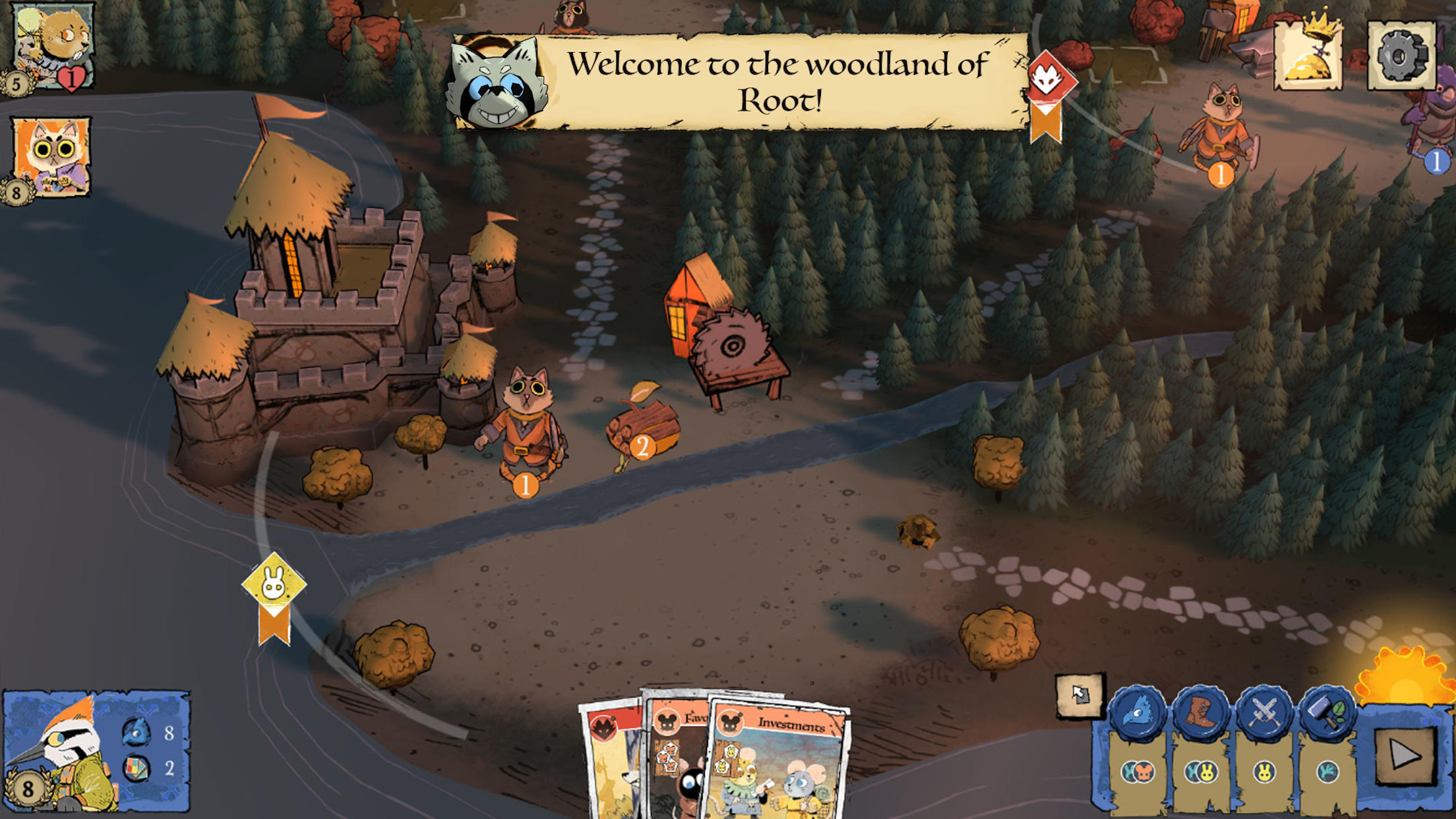Open the gear settings menu

point(1401,56)
